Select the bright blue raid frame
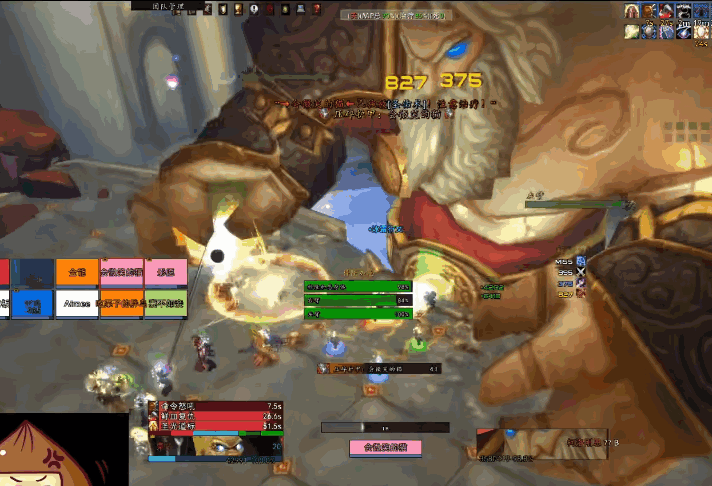Screen dimensions: 712x486 [33, 303]
